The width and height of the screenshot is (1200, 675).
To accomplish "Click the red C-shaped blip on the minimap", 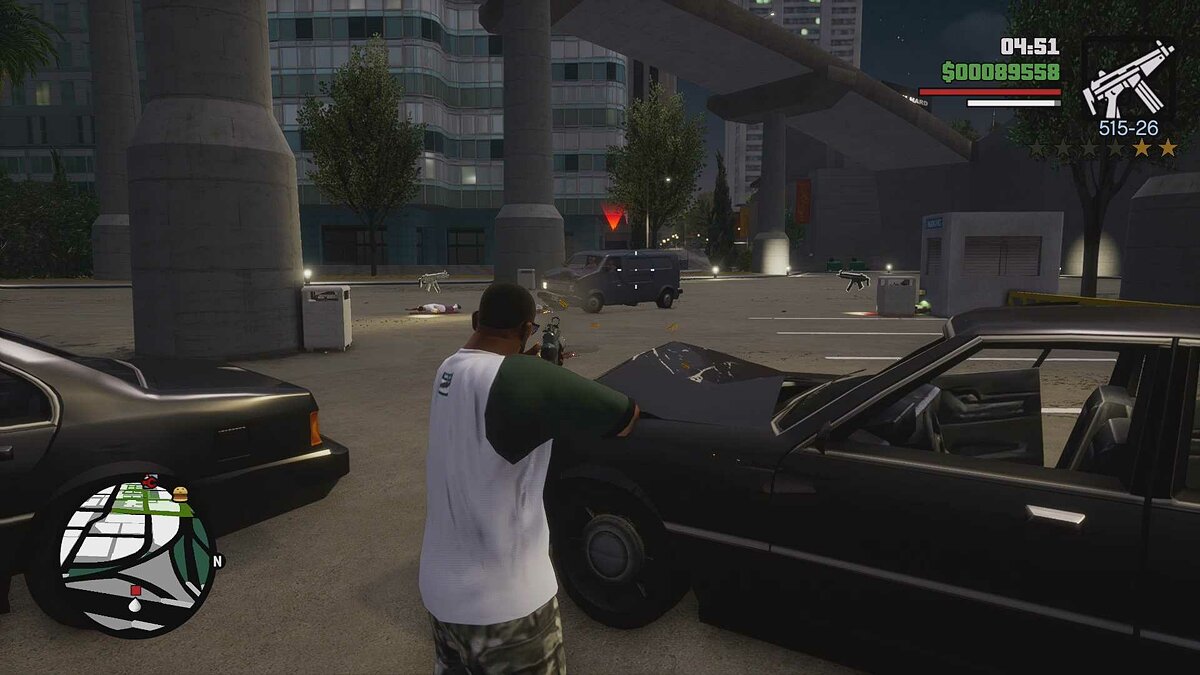I will 150,482.
